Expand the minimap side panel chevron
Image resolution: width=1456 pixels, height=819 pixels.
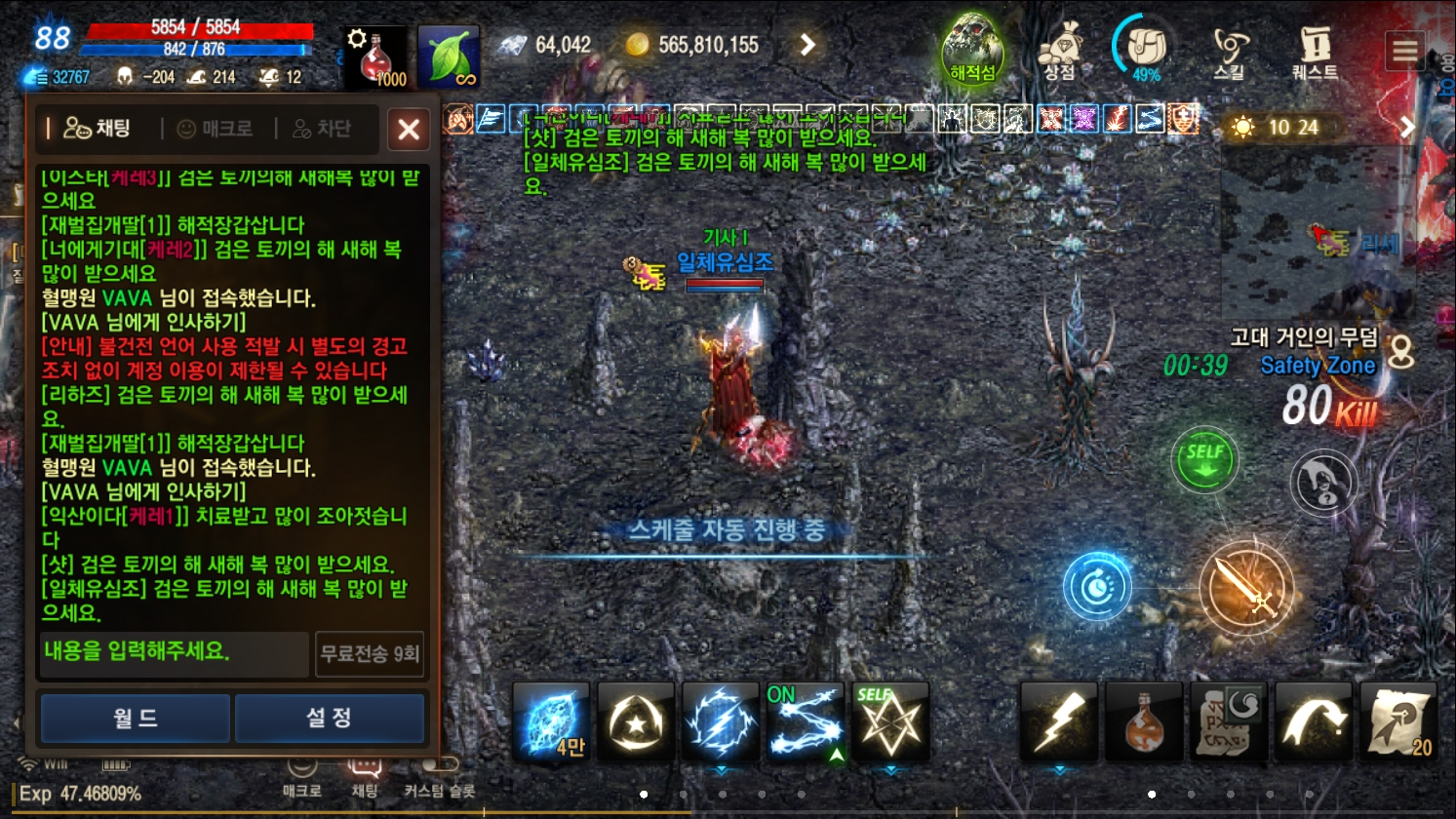[1408, 126]
